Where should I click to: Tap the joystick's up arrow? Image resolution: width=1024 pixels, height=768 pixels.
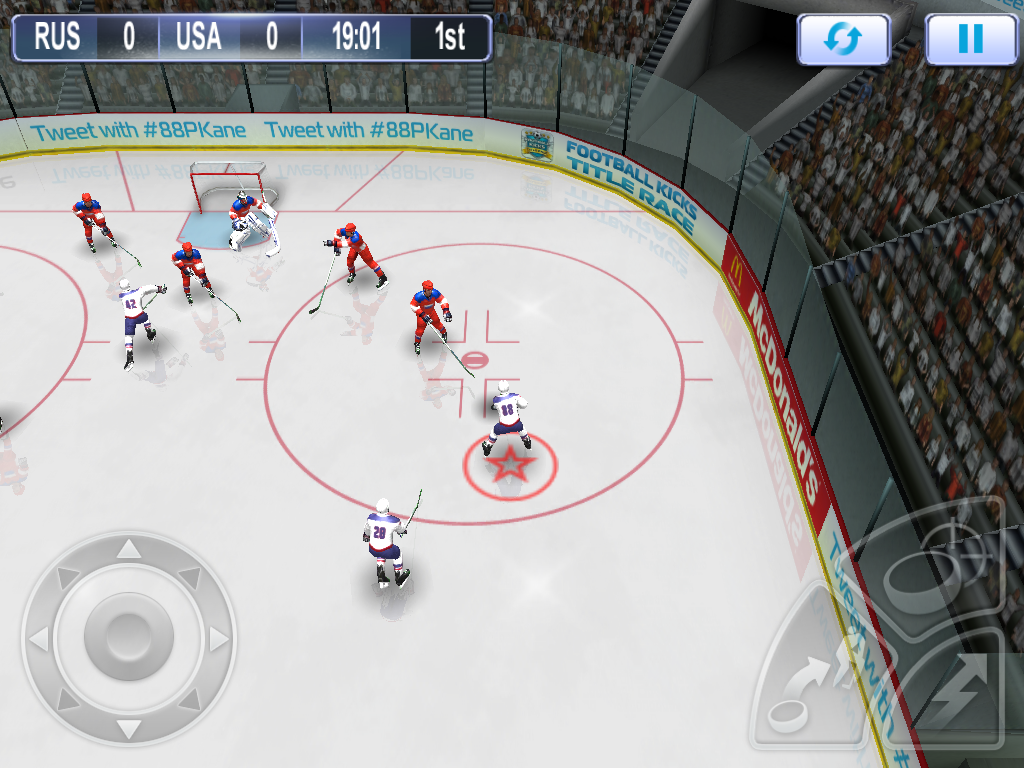tap(128, 549)
